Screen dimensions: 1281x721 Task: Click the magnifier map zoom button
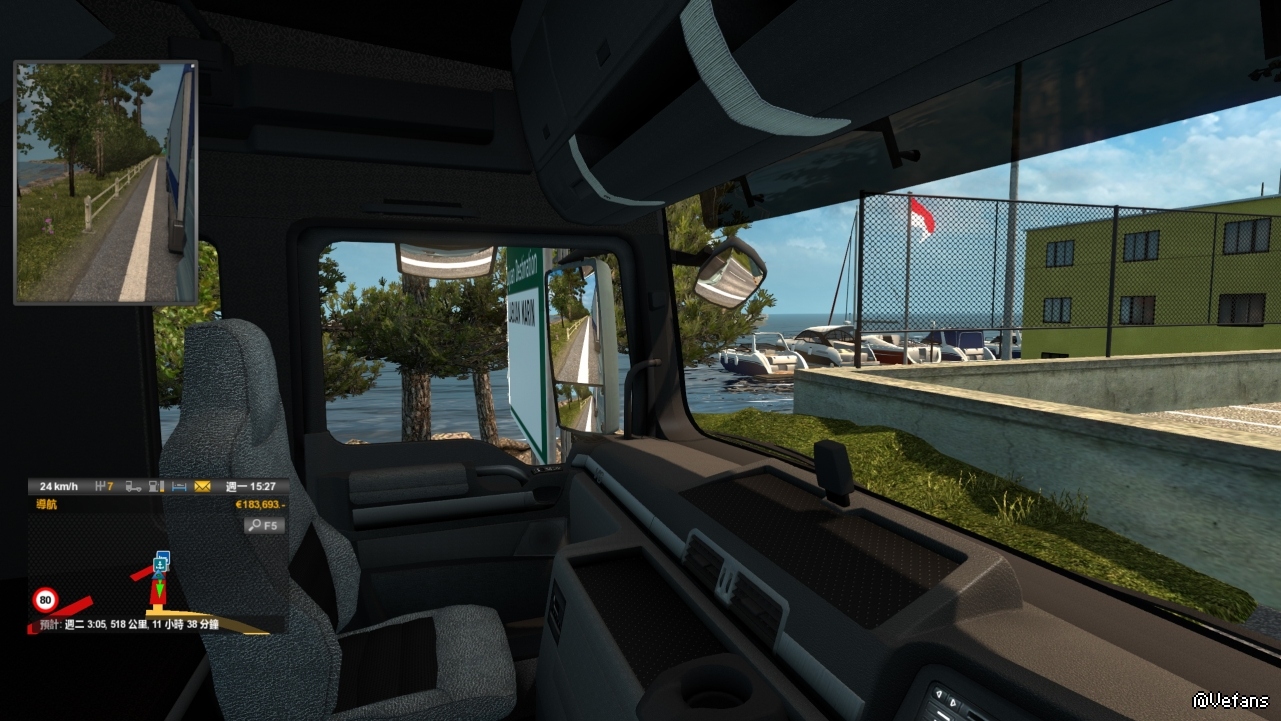click(x=265, y=525)
